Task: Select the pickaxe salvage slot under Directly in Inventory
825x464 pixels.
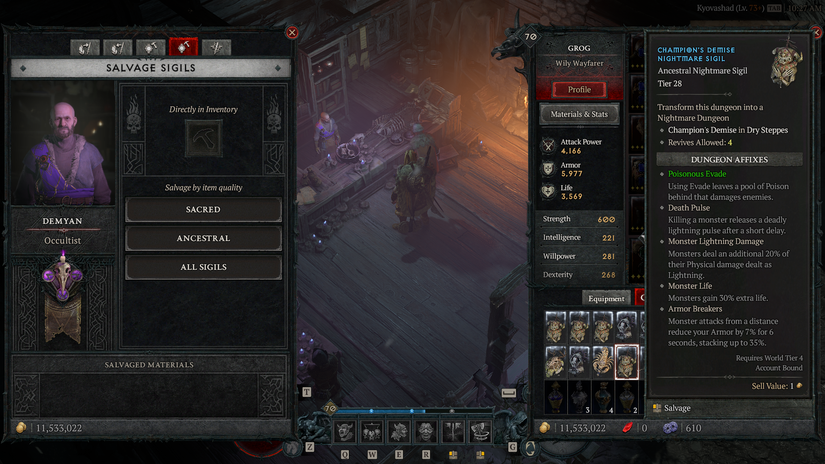Action: (203, 138)
